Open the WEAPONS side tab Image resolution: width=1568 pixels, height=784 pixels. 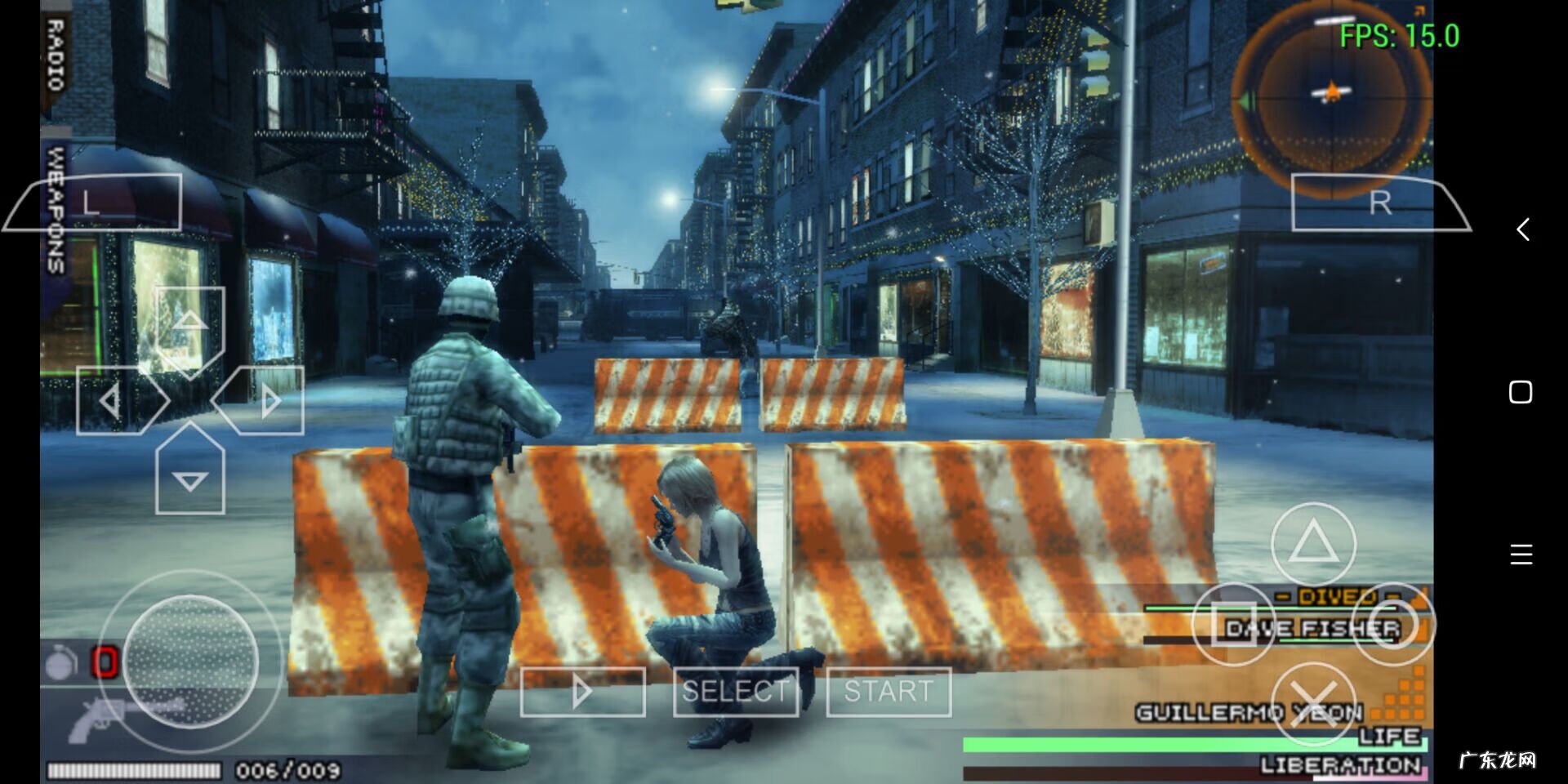point(56,210)
